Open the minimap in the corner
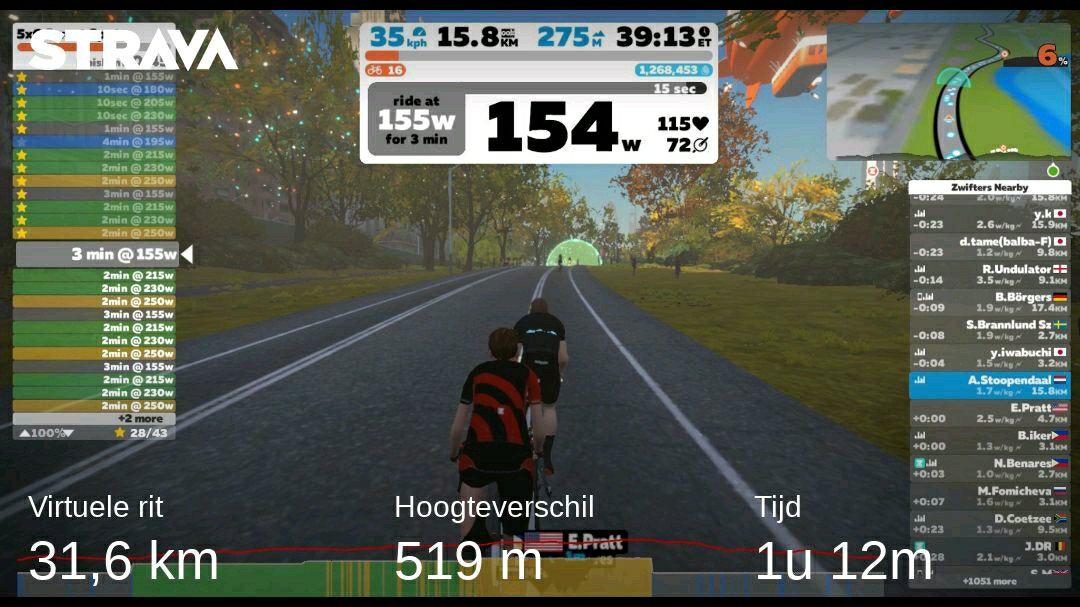The height and width of the screenshot is (607, 1080). [x=947, y=92]
